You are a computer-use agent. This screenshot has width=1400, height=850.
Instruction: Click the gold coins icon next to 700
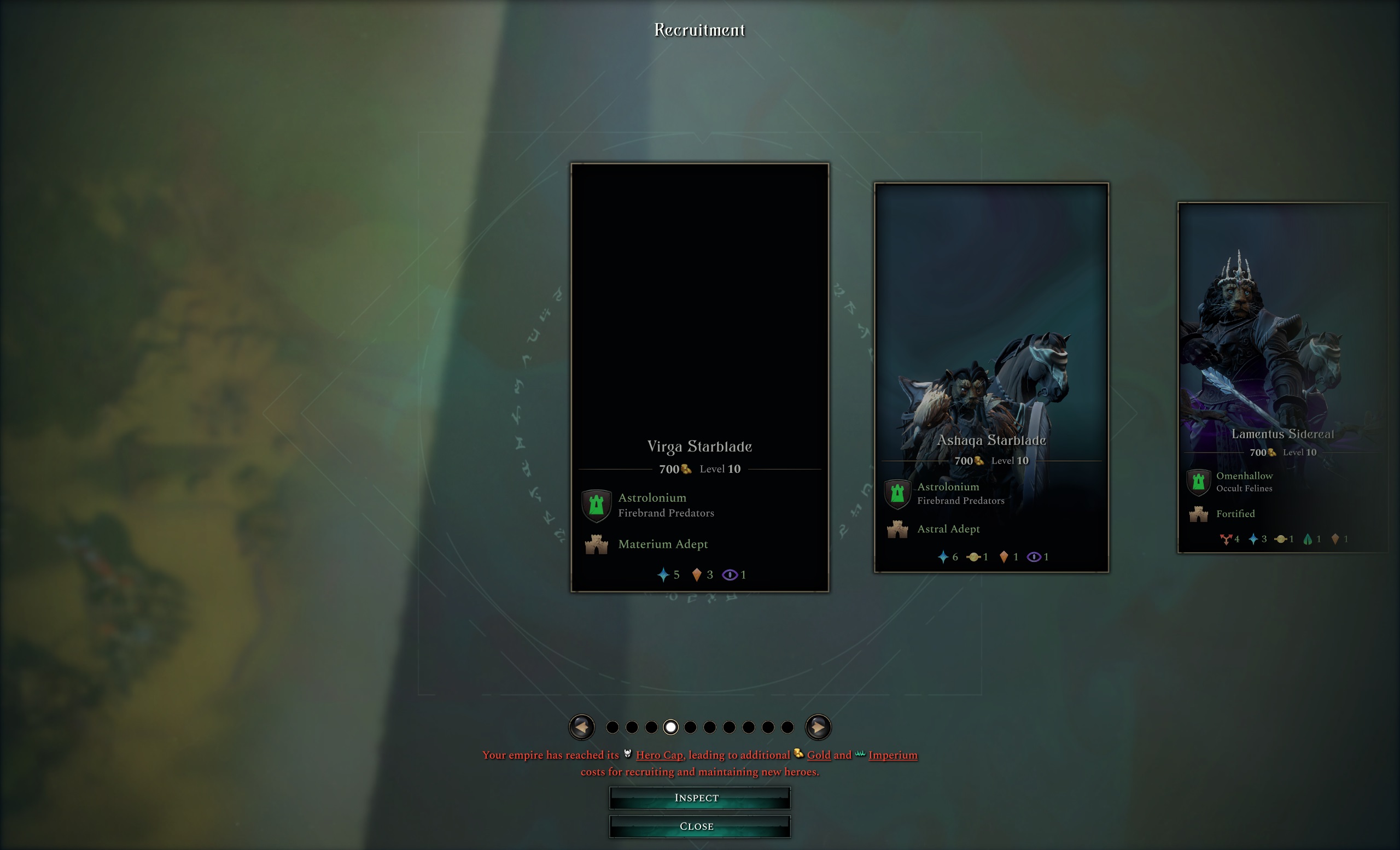pyautogui.click(x=686, y=470)
